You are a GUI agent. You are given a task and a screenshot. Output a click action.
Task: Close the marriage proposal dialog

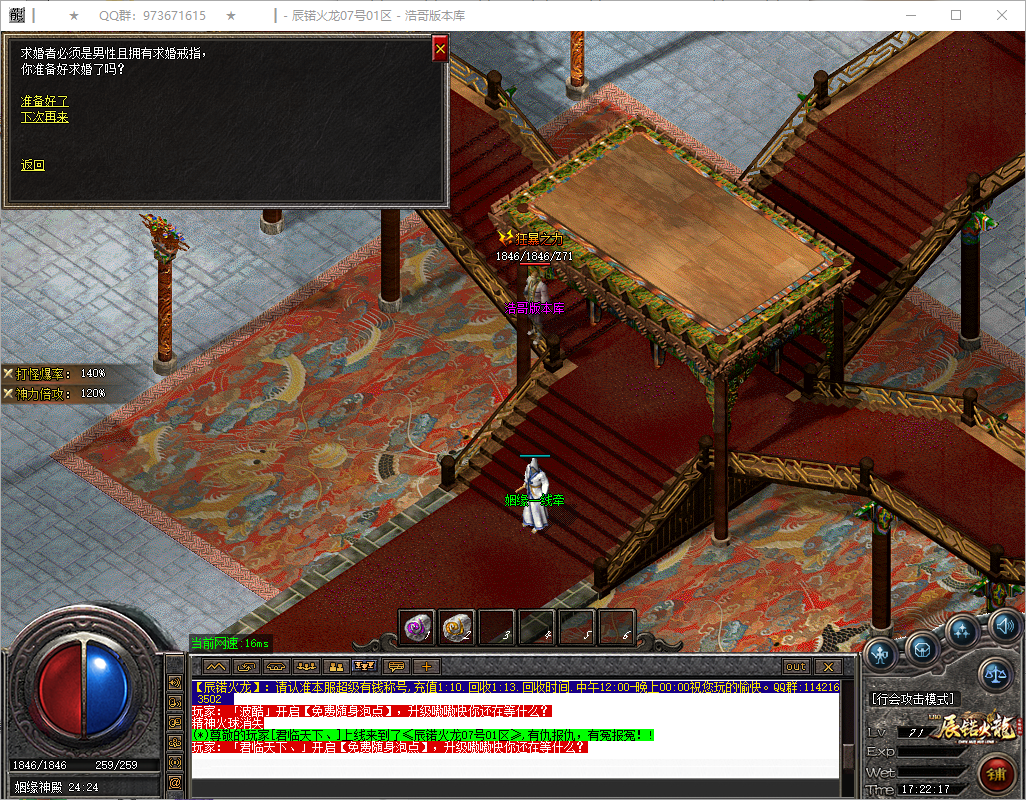pyautogui.click(x=439, y=48)
